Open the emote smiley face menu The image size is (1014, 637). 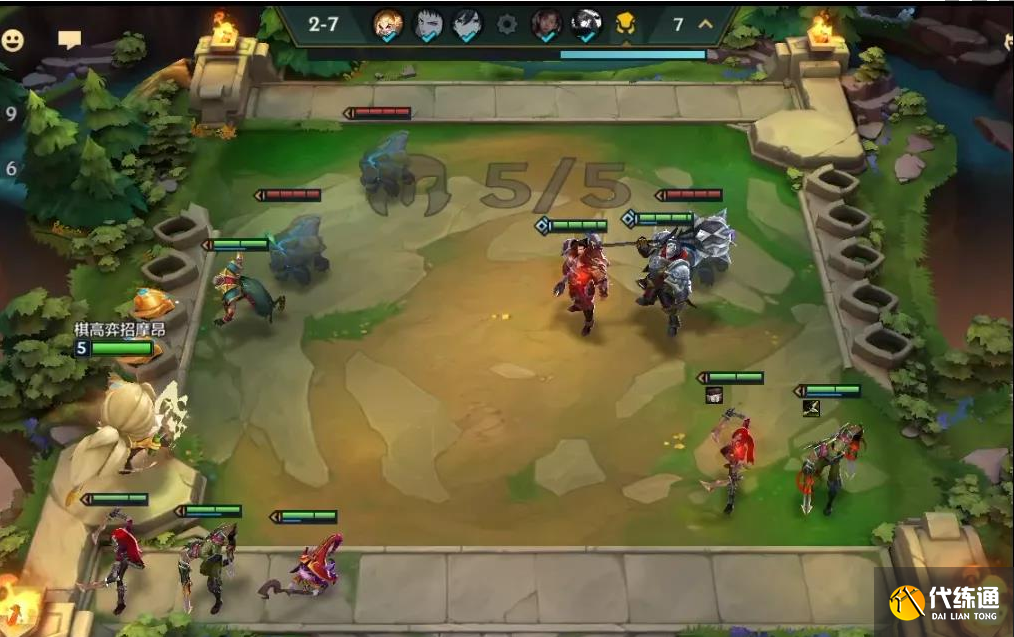pyautogui.click(x=13, y=40)
